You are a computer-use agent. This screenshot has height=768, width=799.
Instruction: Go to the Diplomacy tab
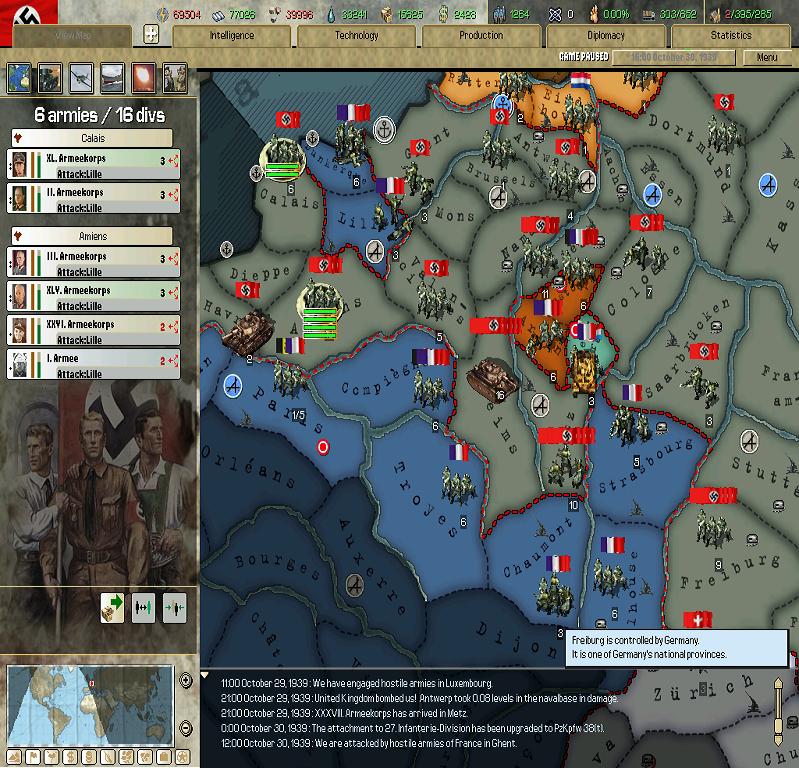pos(606,35)
